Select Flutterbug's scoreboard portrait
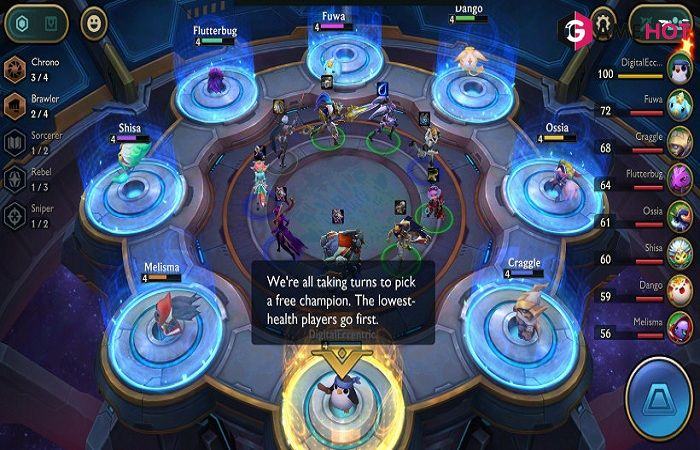The image size is (700, 450). click(x=679, y=181)
